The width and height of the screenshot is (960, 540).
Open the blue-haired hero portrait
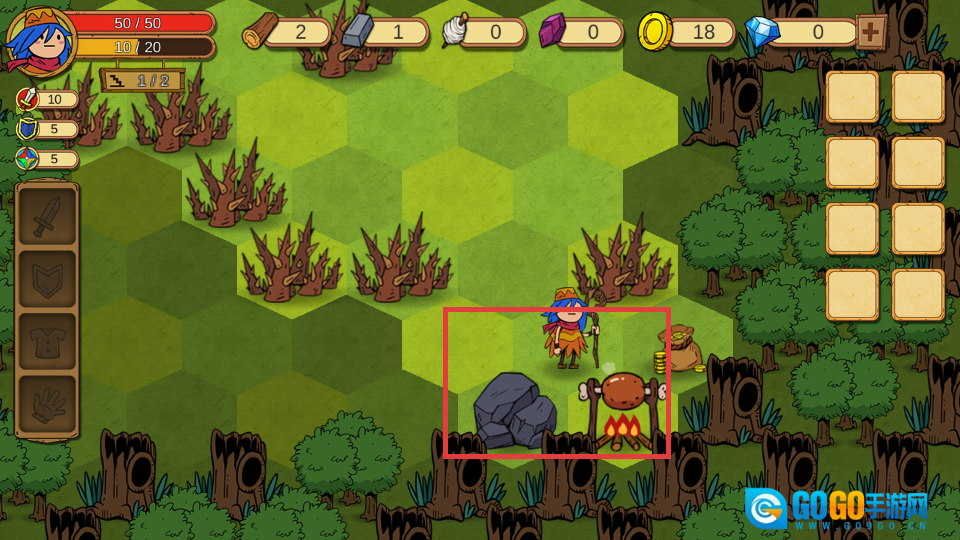click(39, 40)
